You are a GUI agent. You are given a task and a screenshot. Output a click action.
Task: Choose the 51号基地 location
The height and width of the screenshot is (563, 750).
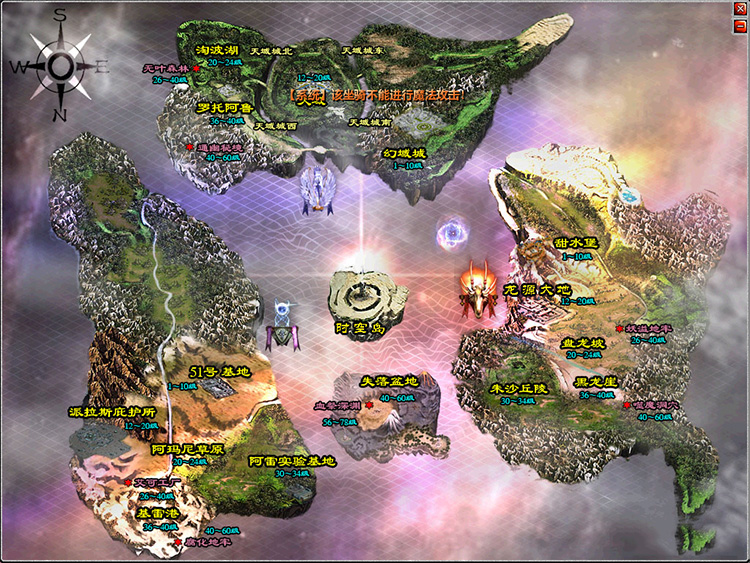coord(225,372)
